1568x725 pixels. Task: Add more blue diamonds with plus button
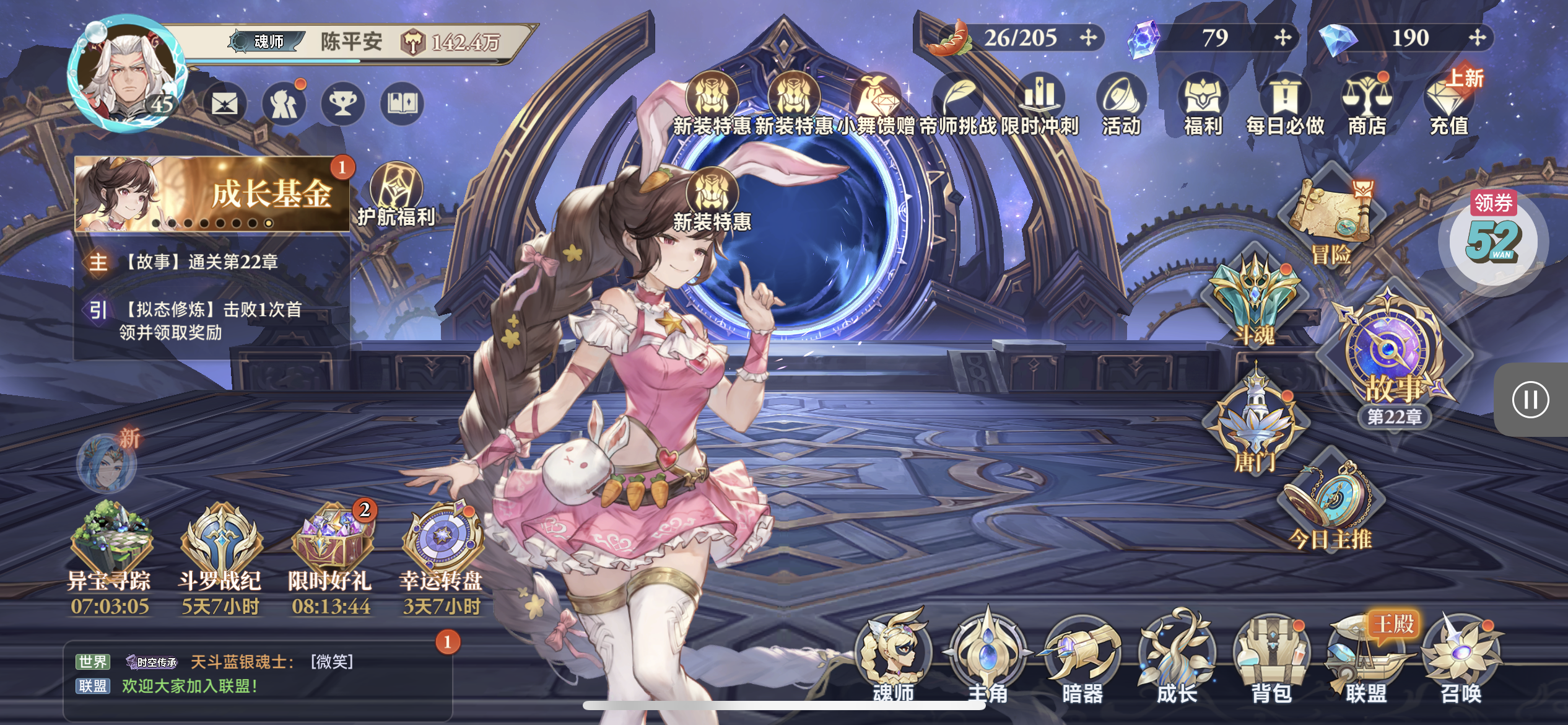click(1477, 38)
